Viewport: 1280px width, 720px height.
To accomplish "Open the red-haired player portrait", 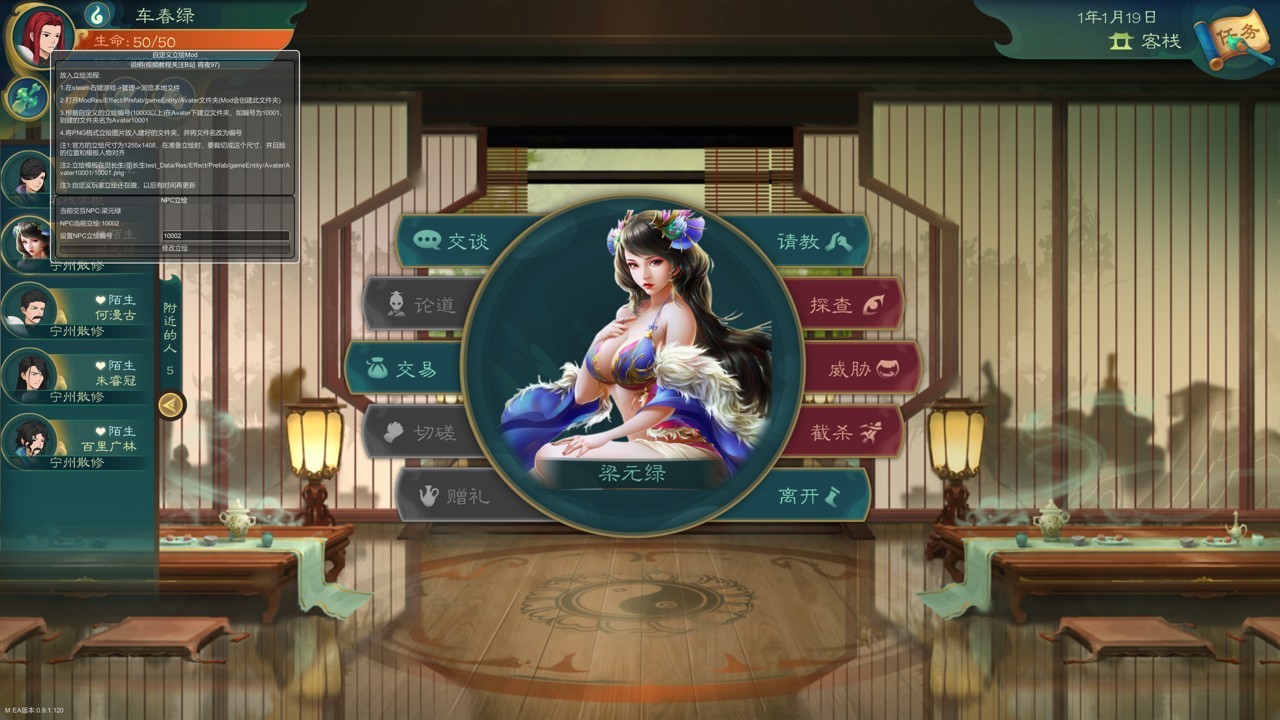I will tap(40, 38).
